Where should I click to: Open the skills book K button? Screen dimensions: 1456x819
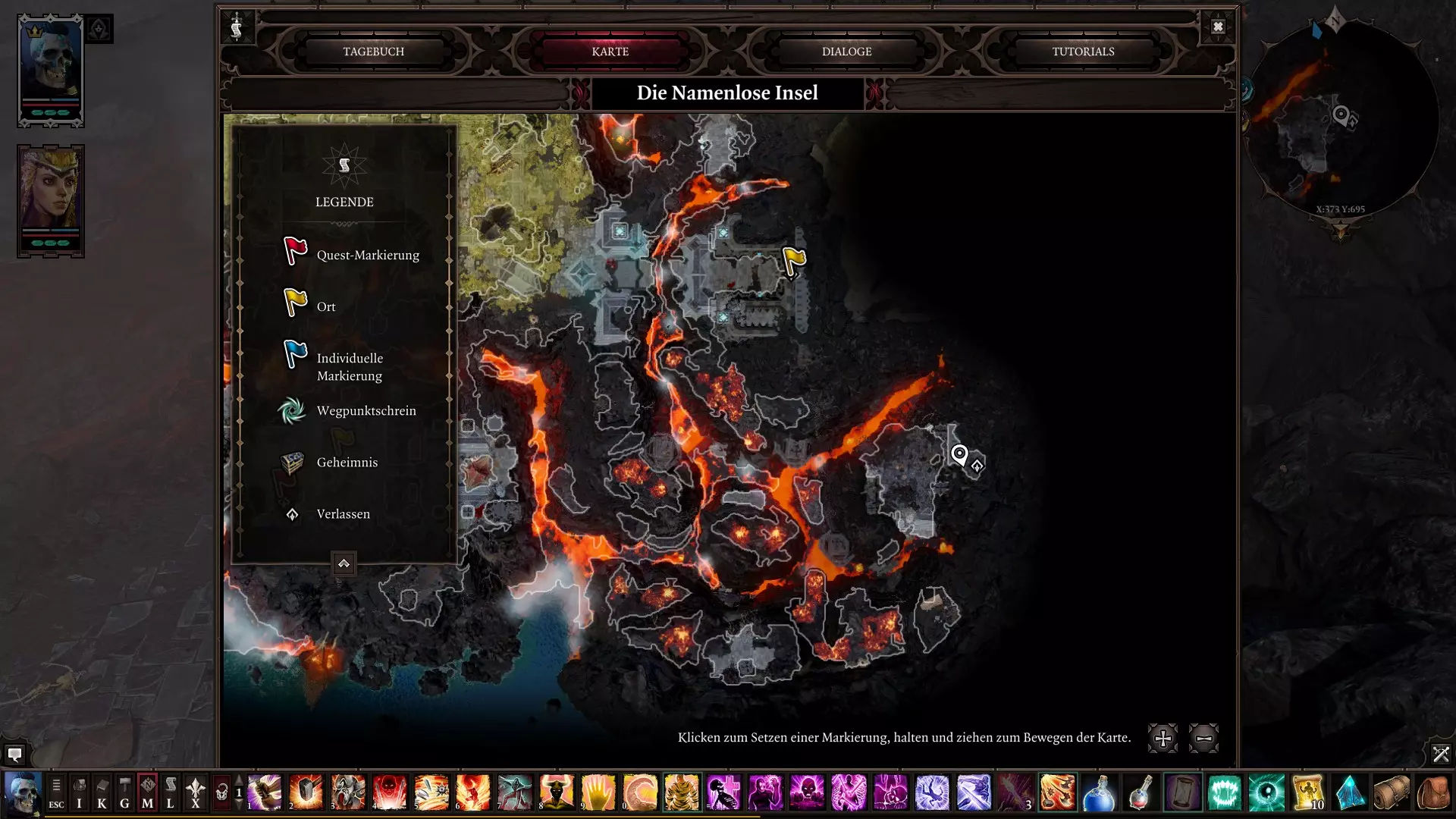click(x=102, y=793)
